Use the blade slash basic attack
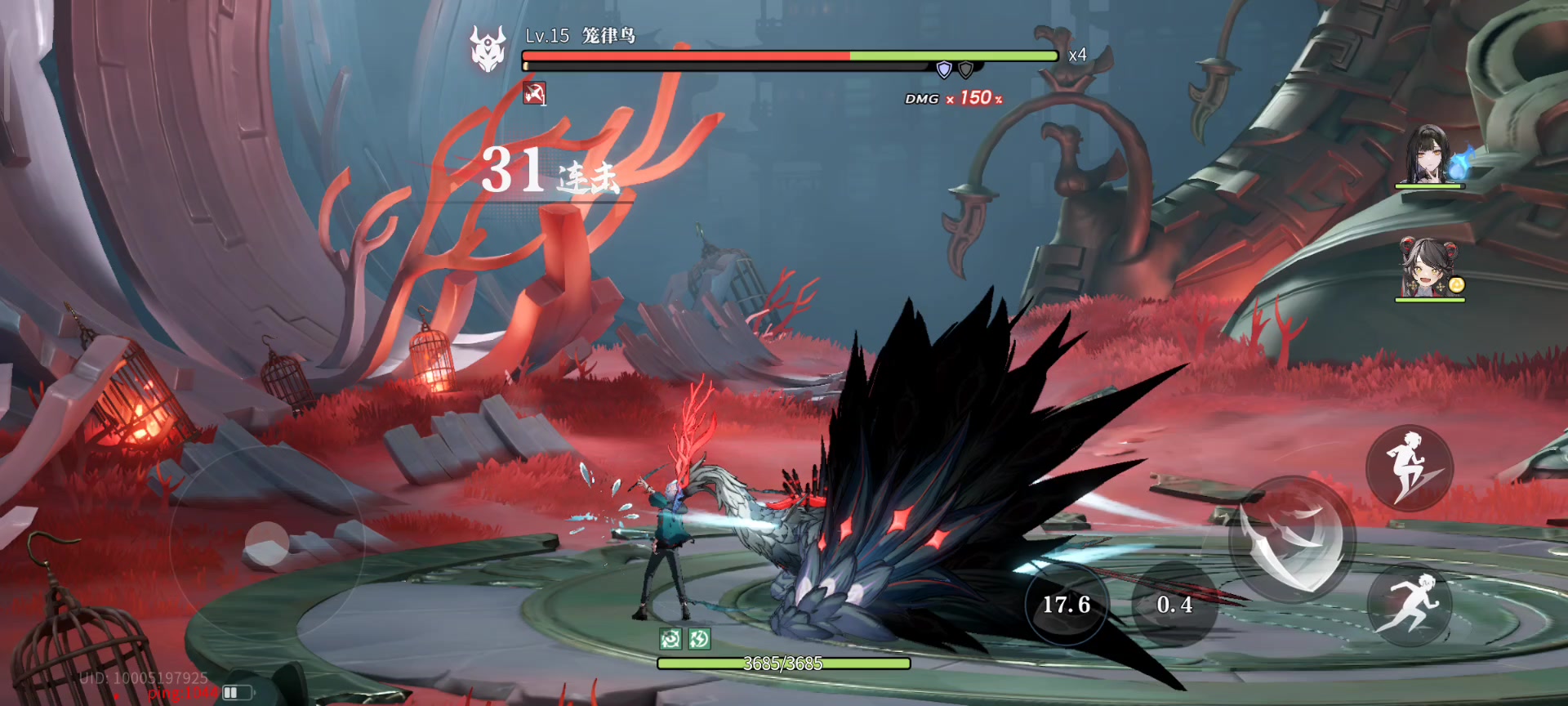The width and height of the screenshot is (1568, 706). pos(1293,539)
